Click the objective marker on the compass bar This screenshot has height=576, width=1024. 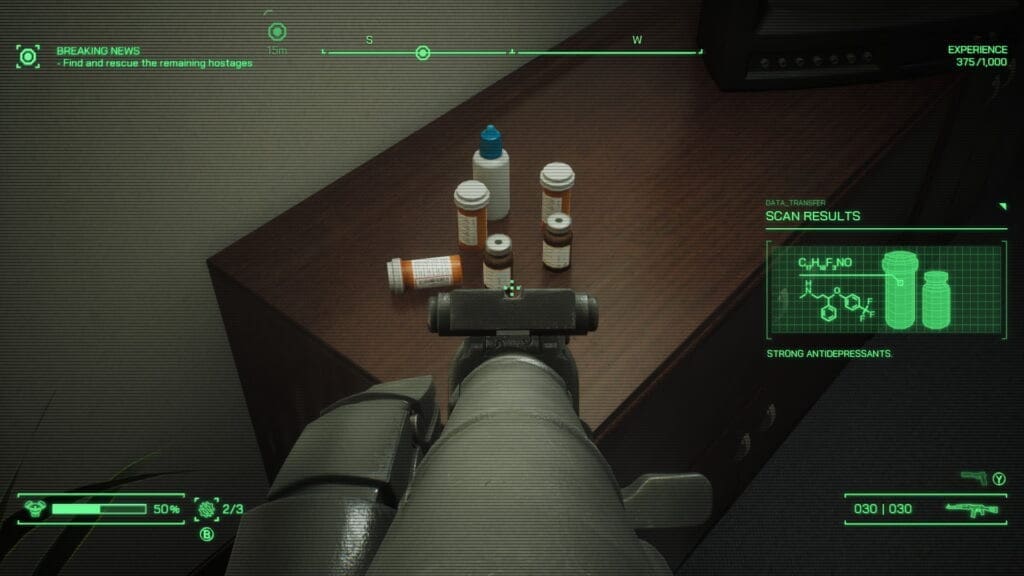(x=423, y=52)
